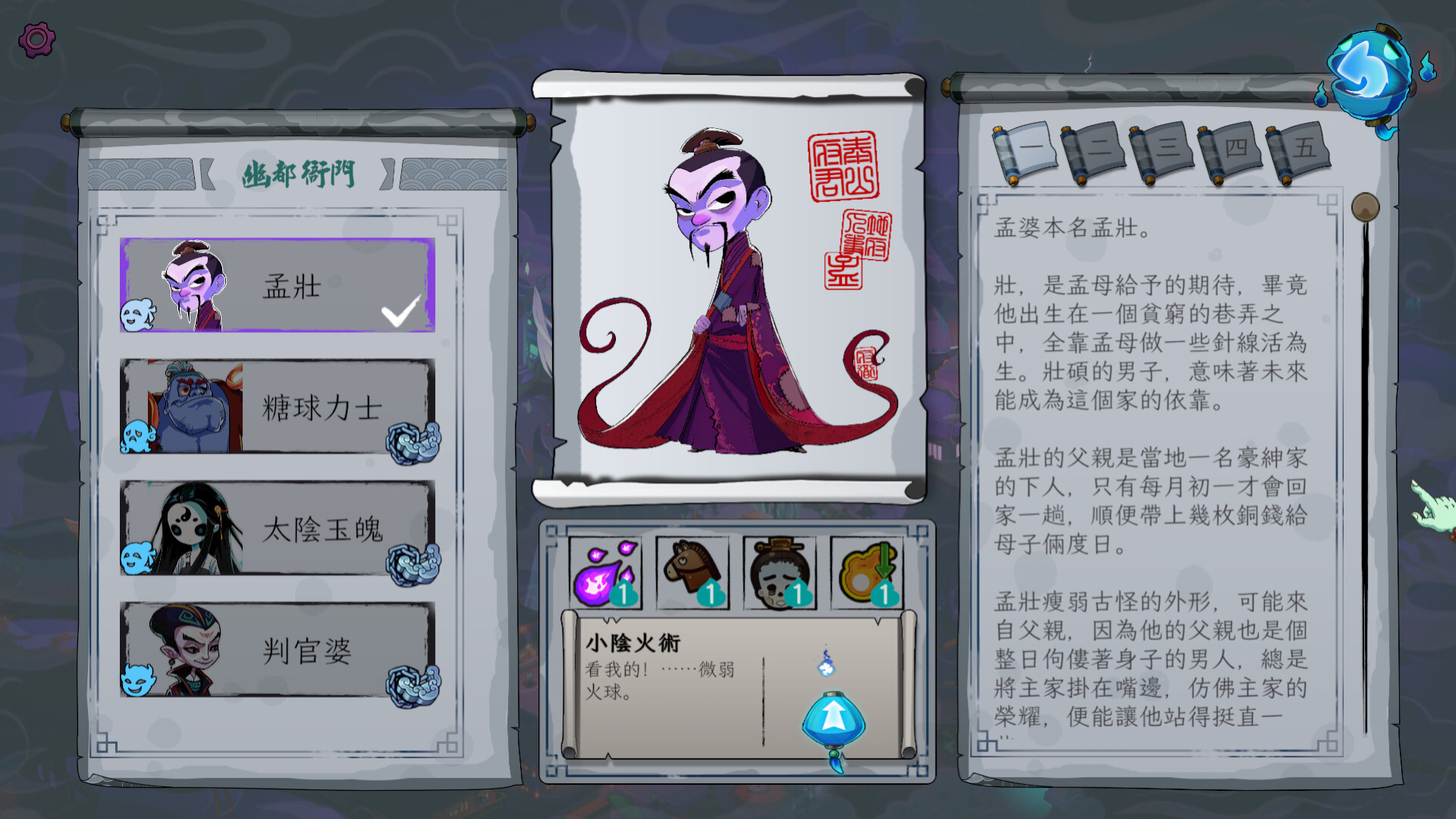The height and width of the screenshot is (819, 1456).
Task: Open the purple gear settings
Action: pos(36,39)
